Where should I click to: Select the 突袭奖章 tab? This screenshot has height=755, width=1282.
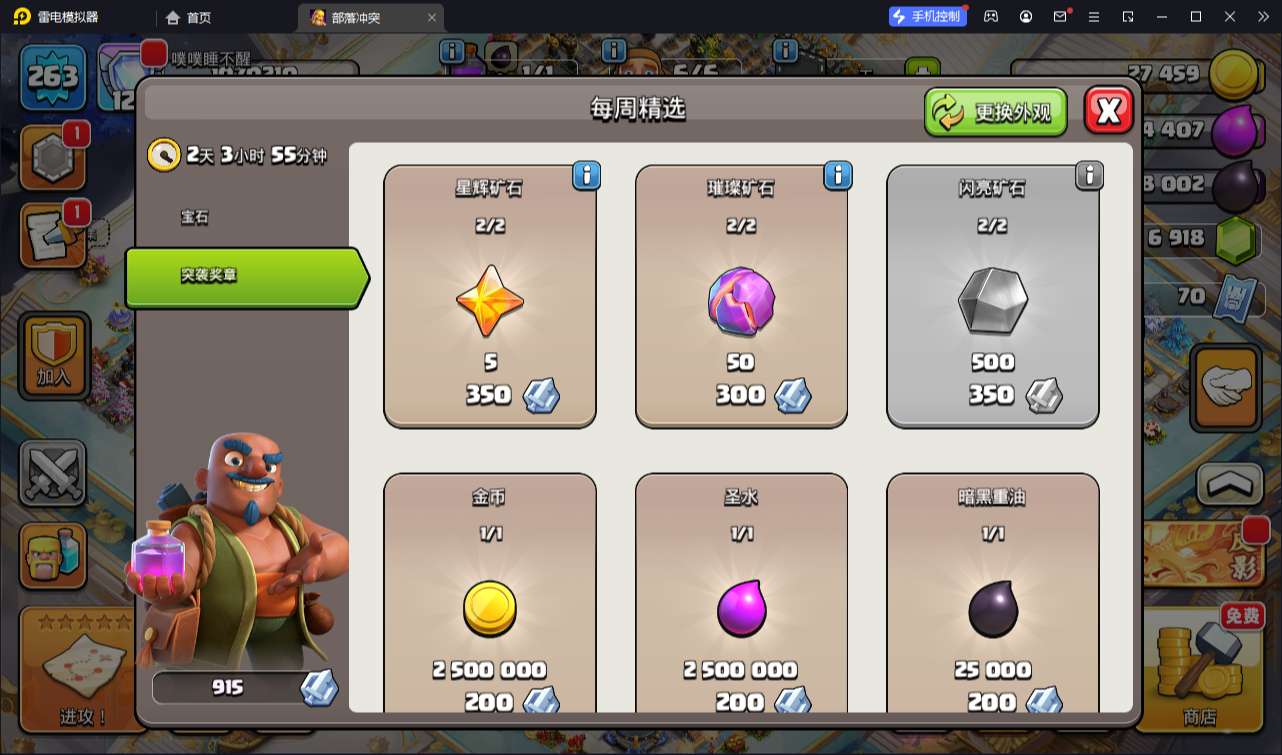[244, 276]
